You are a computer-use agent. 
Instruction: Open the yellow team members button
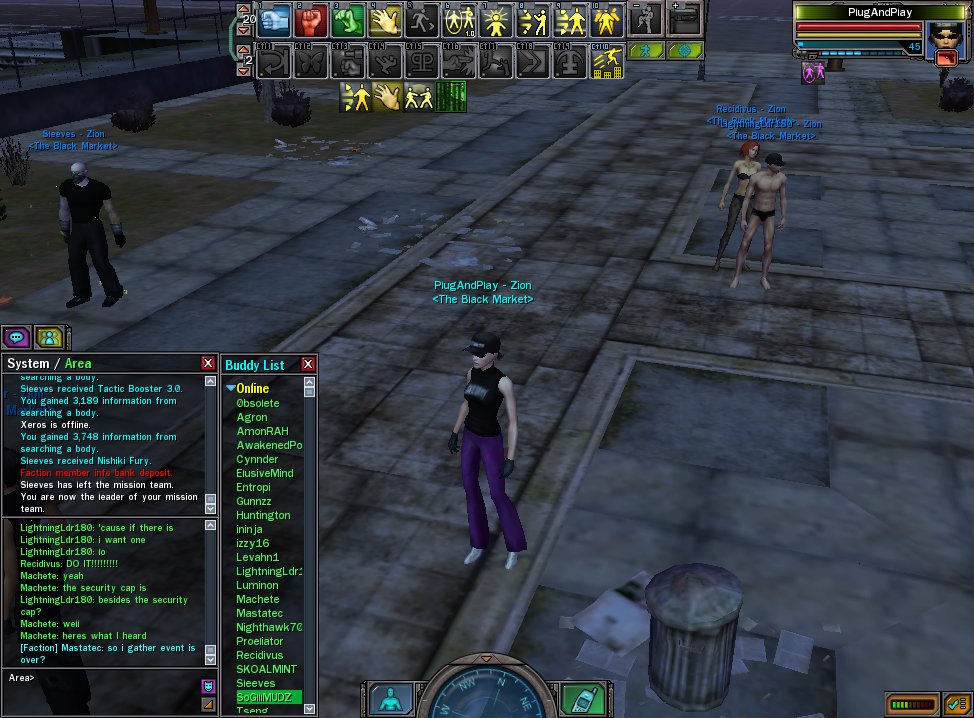48,338
